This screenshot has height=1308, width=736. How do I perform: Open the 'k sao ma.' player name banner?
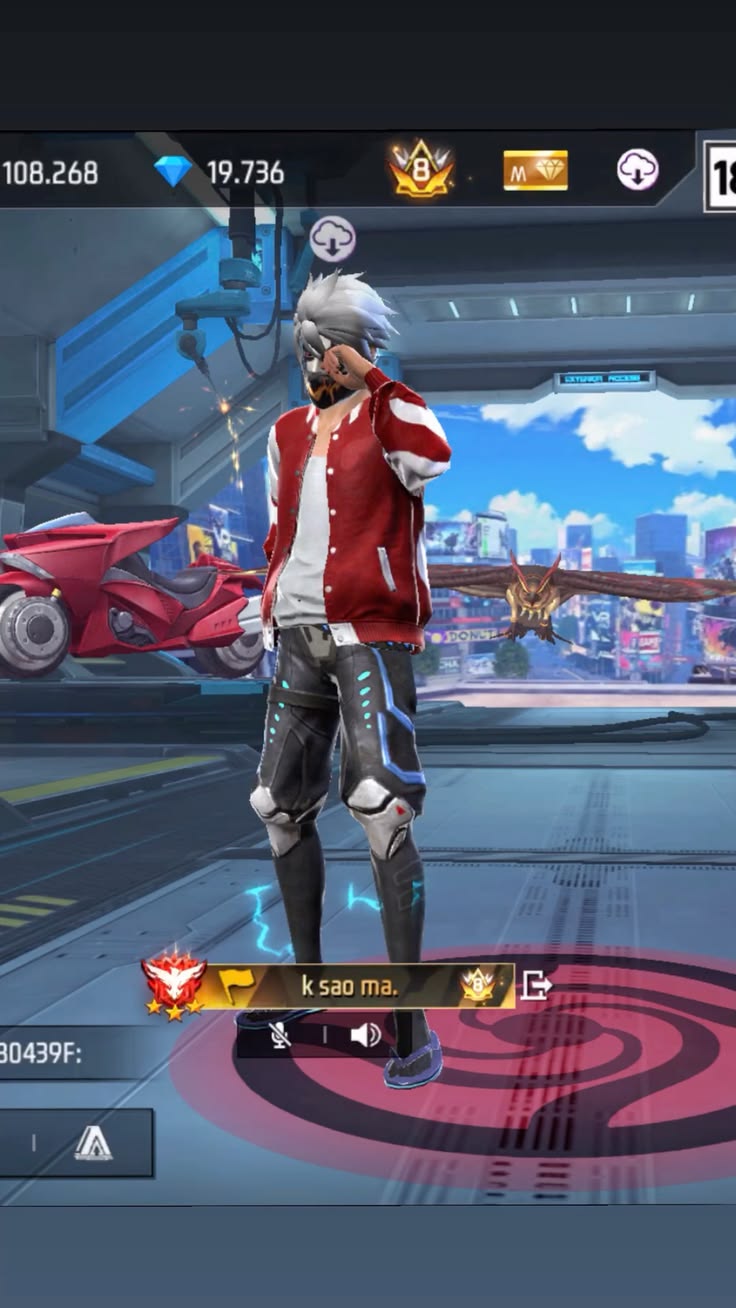click(350, 986)
